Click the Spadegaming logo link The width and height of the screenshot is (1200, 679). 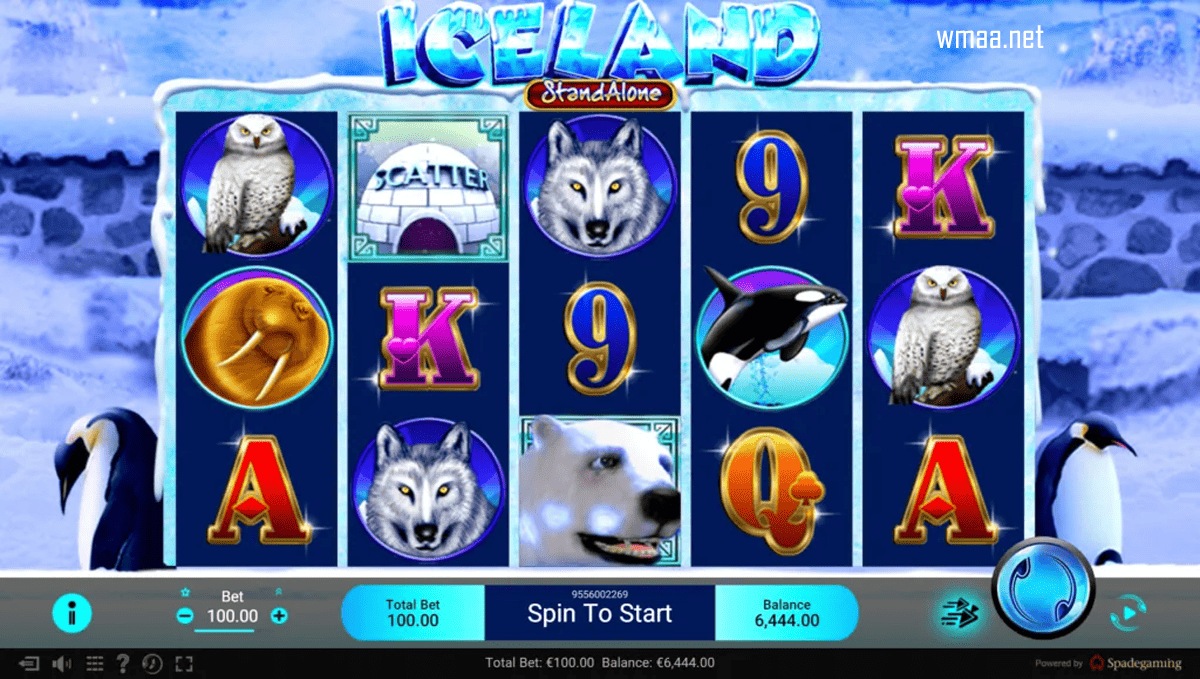point(1135,663)
